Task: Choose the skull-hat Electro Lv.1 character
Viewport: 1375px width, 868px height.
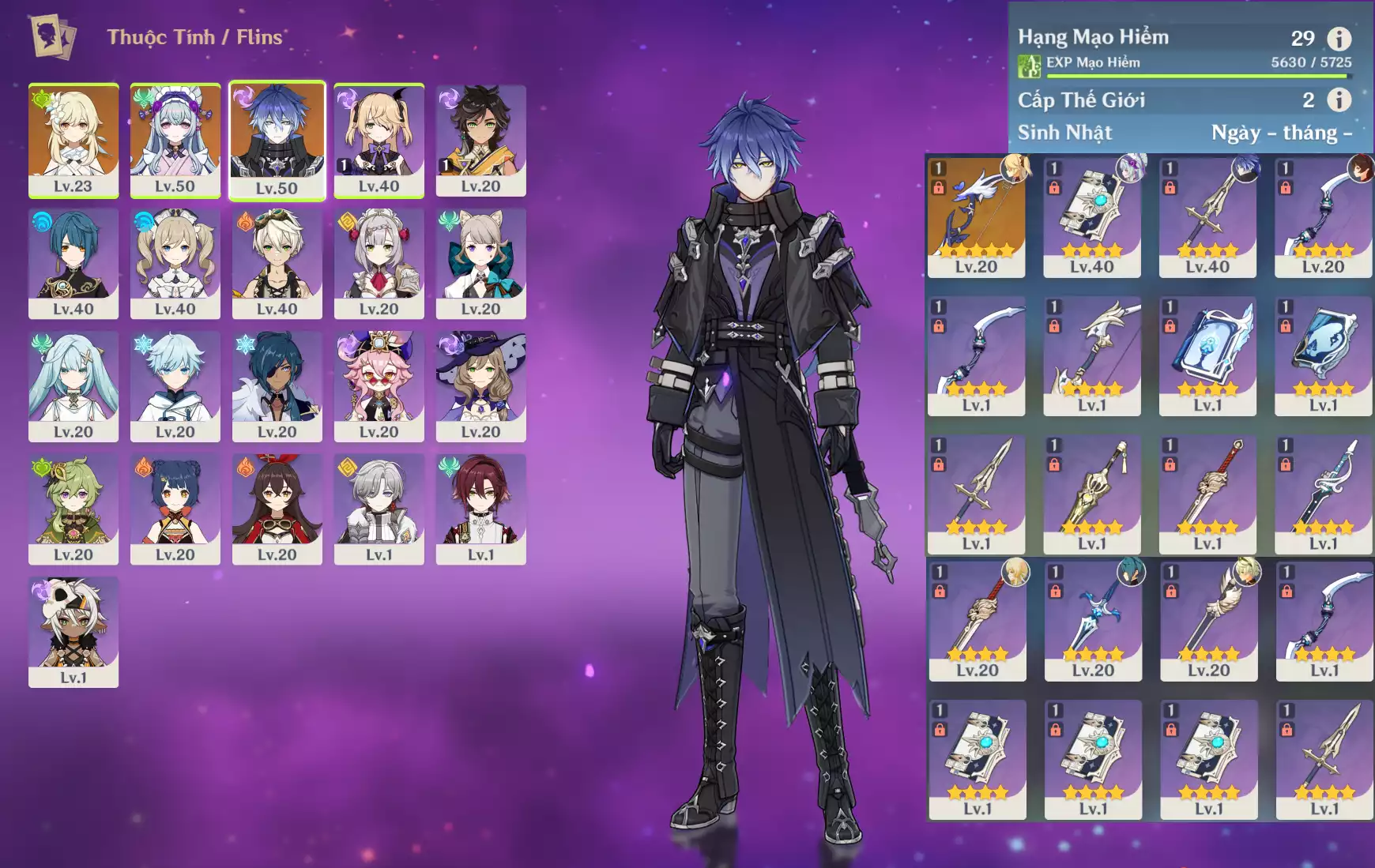Action: 73,632
